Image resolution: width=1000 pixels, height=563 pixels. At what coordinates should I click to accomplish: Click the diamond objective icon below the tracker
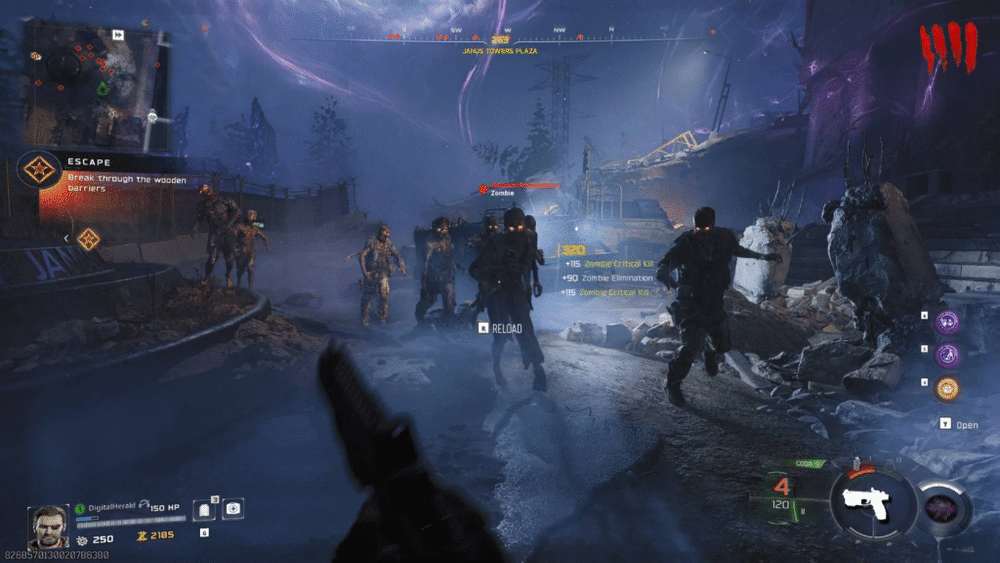point(88,238)
